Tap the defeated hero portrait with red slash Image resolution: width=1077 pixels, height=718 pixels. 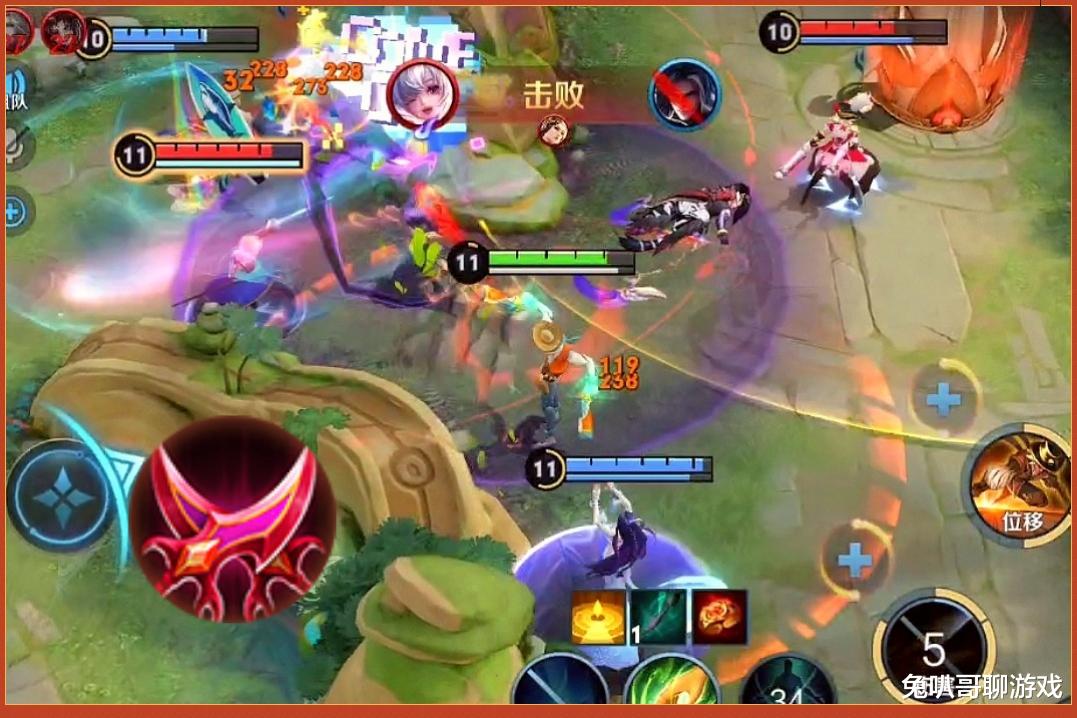pyautogui.click(x=685, y=94)
